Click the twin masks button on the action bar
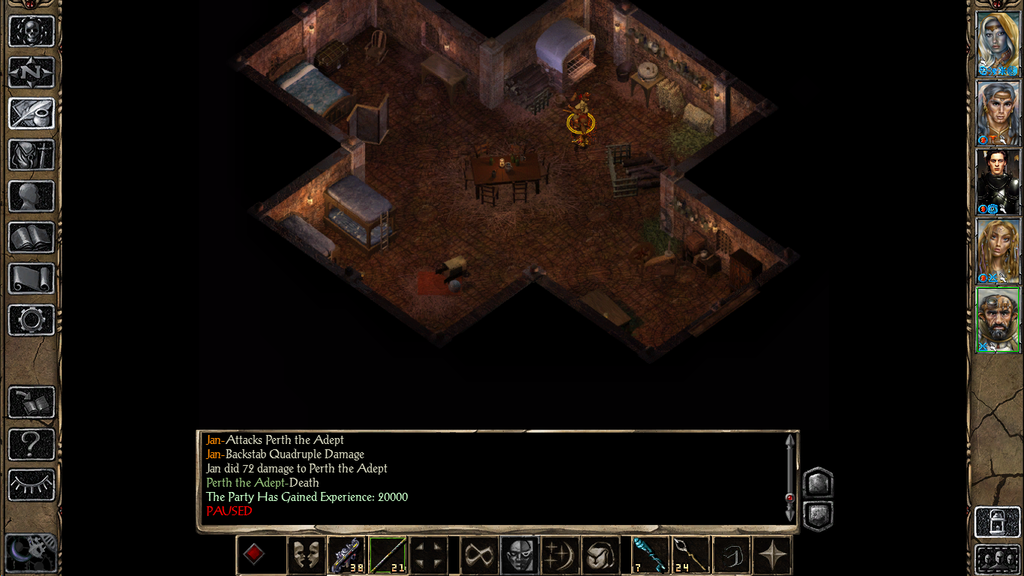Screen dimensions: 1024x576 306,555
